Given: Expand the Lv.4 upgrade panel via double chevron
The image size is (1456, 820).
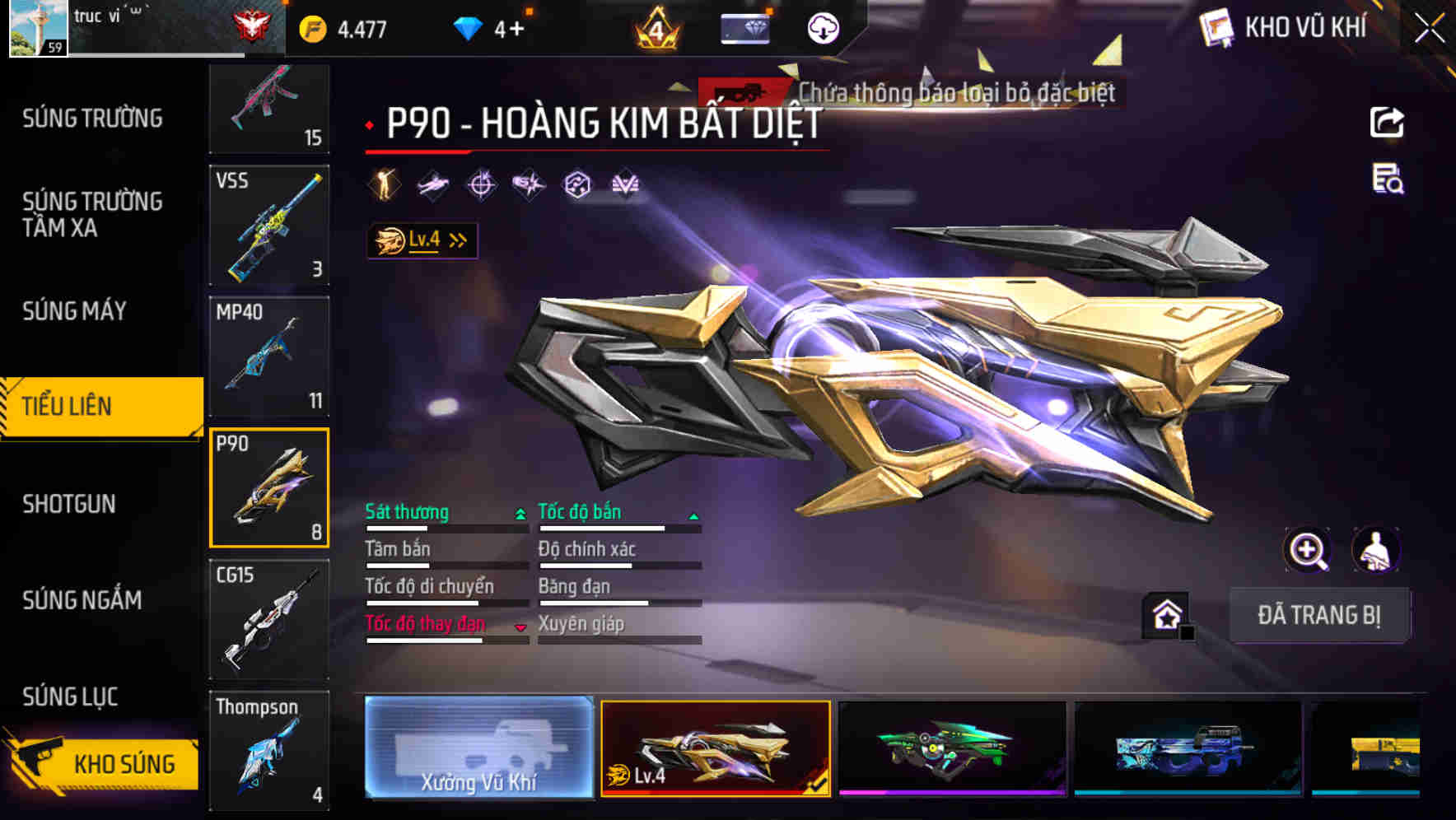Looking at the screenshot, I should pyautogui.click(x=456, y=240).
